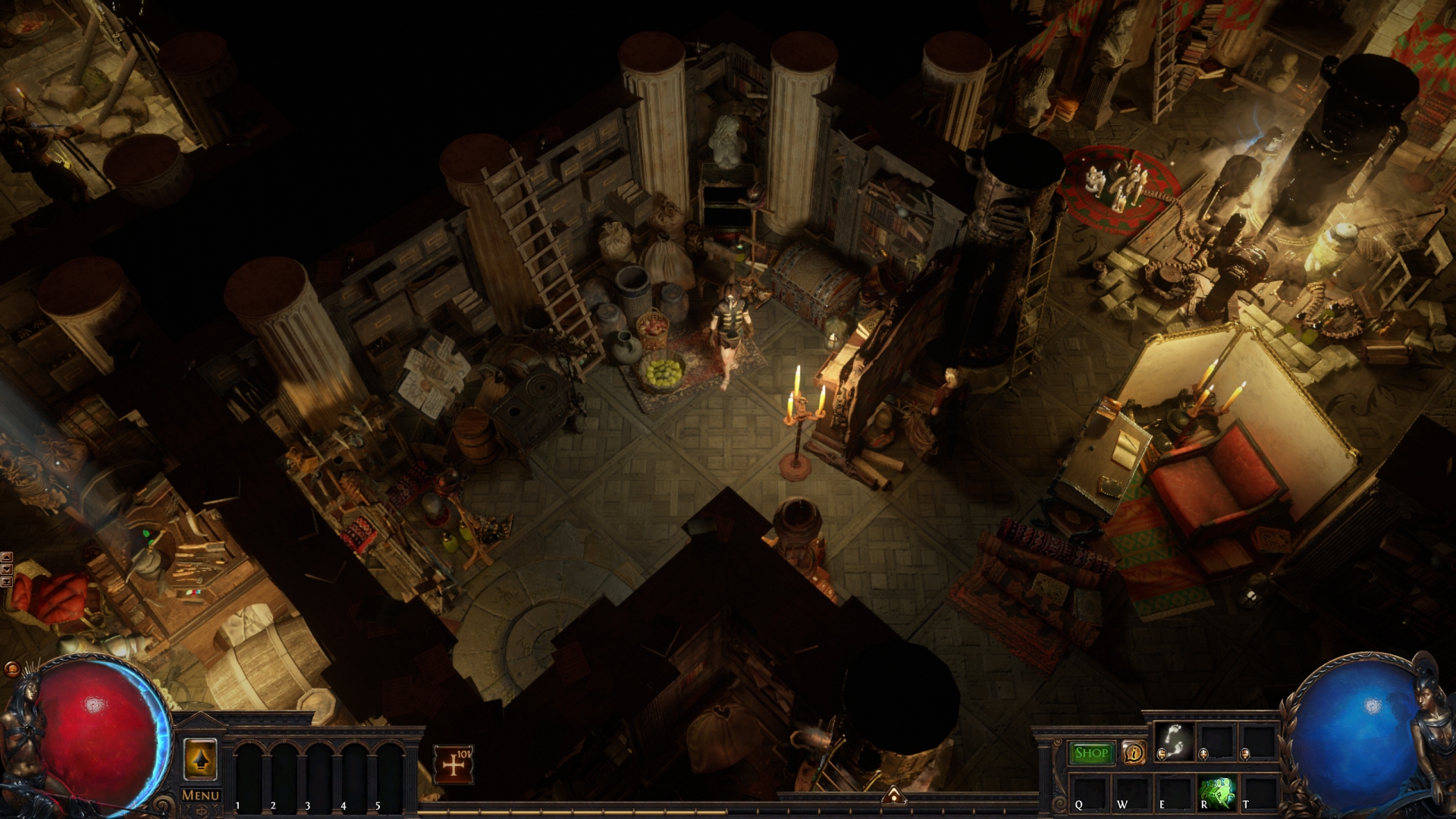Activate the green running figures skill

[1217, 792]
